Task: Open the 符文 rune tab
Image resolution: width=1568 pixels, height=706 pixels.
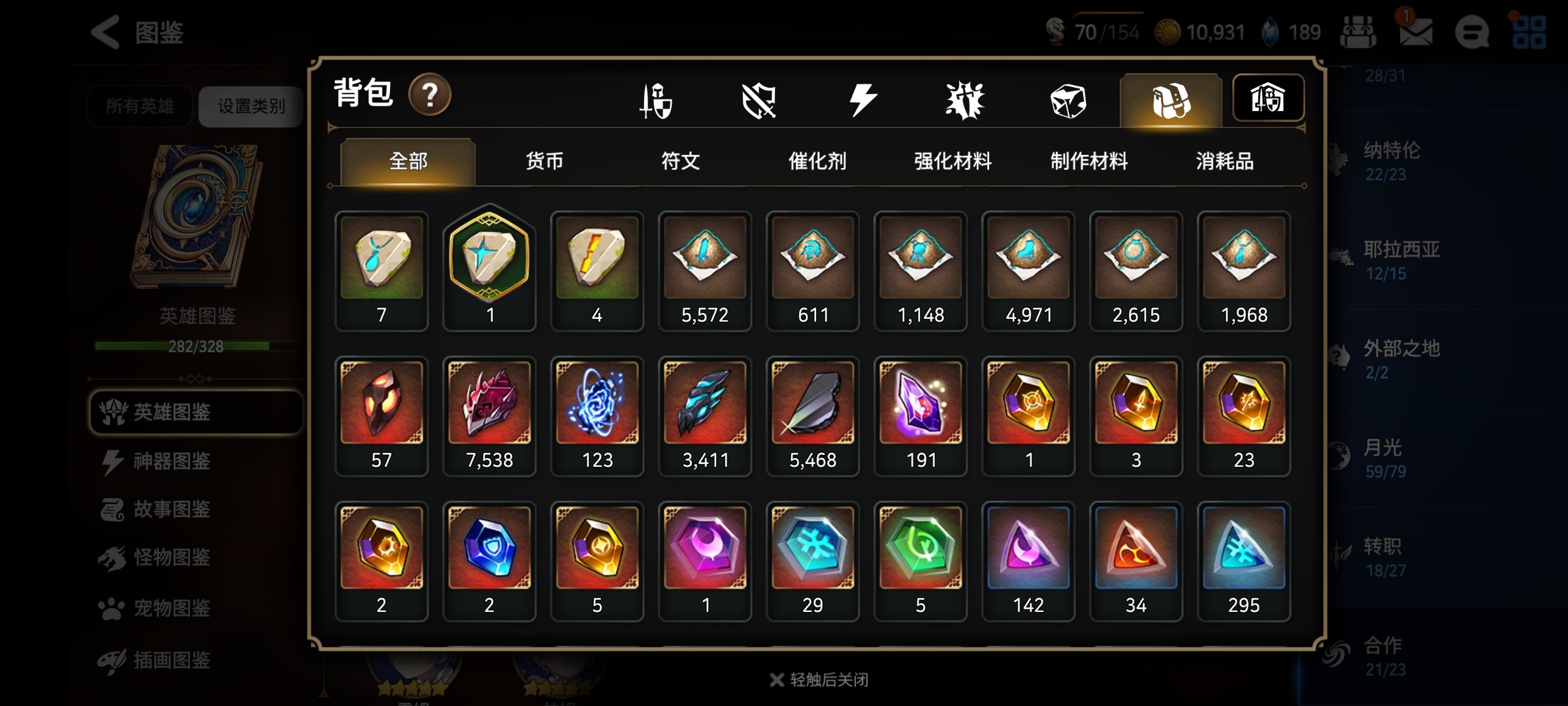Action: [680, 161]
